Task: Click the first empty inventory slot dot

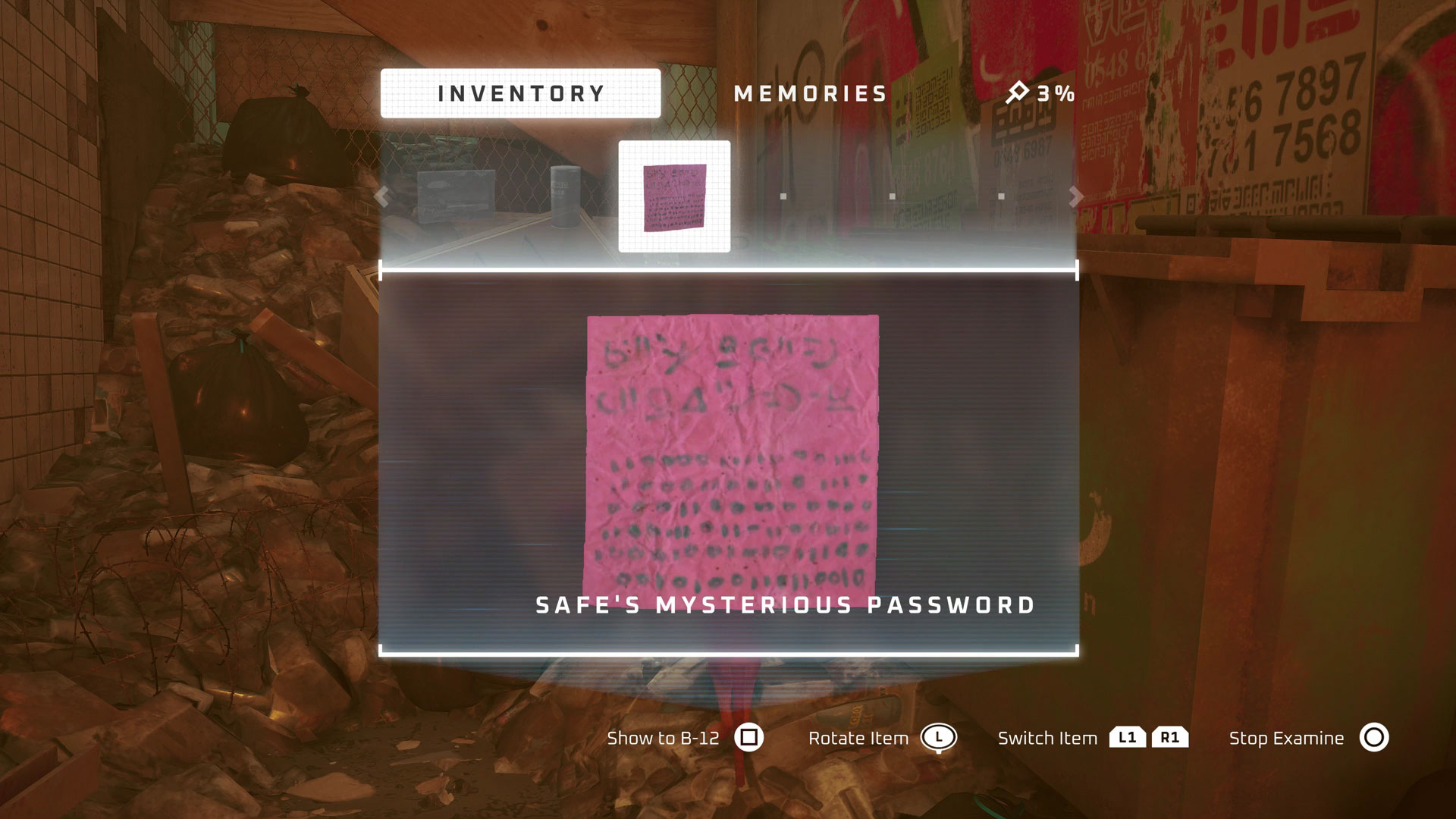Action: click(x=783, y=196)
